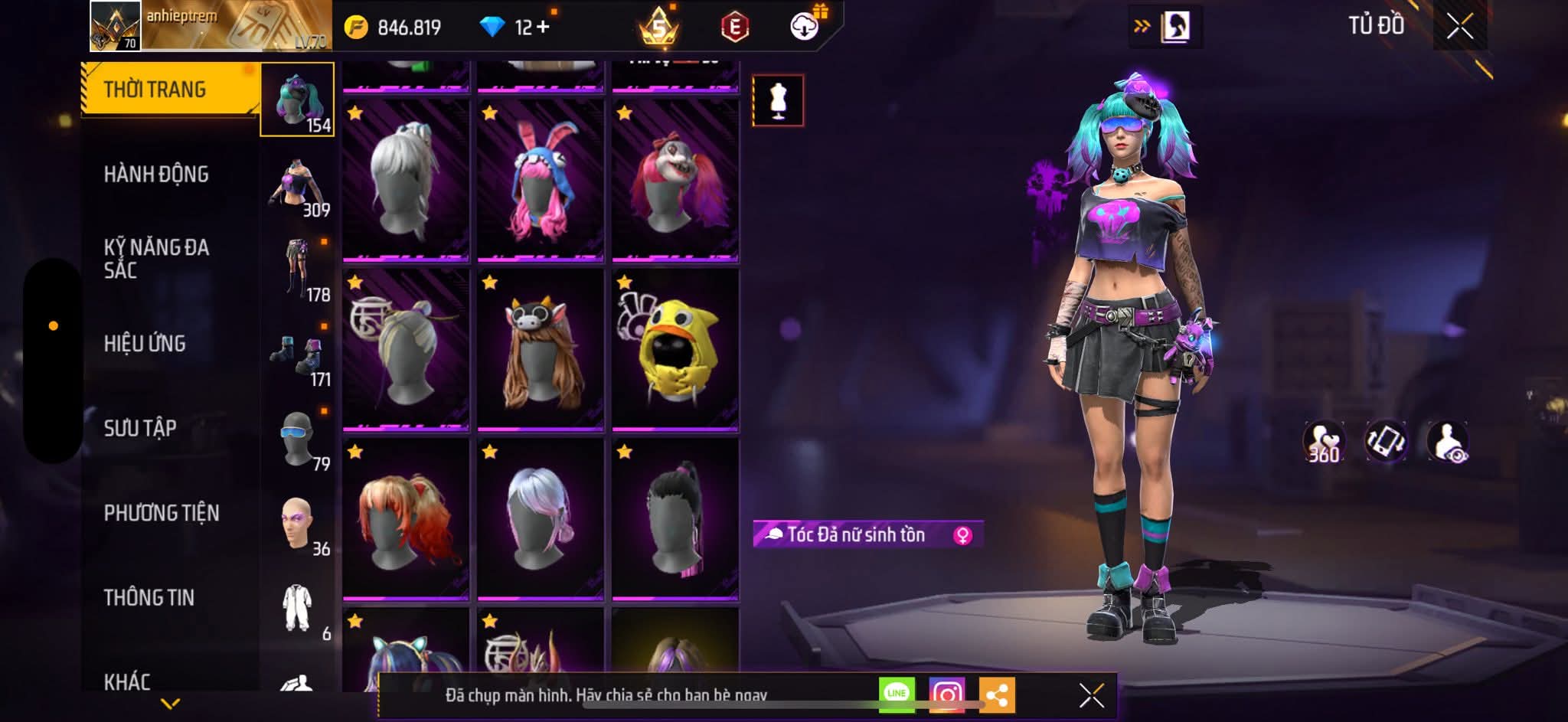This screenshot has width=1568, height=722.
Task: Open the THÔNG TIN tab
Action: tap(149, 597)
